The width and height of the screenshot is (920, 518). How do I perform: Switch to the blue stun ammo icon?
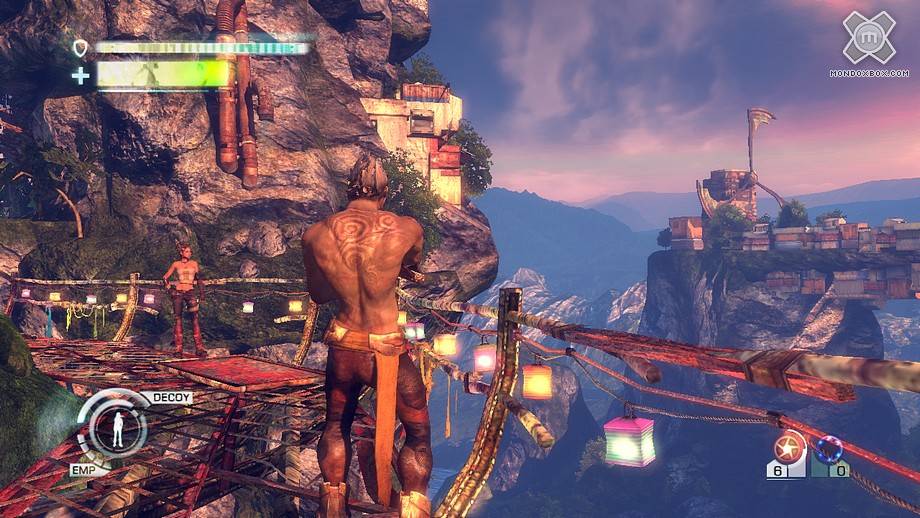click(x=829, y=449)
